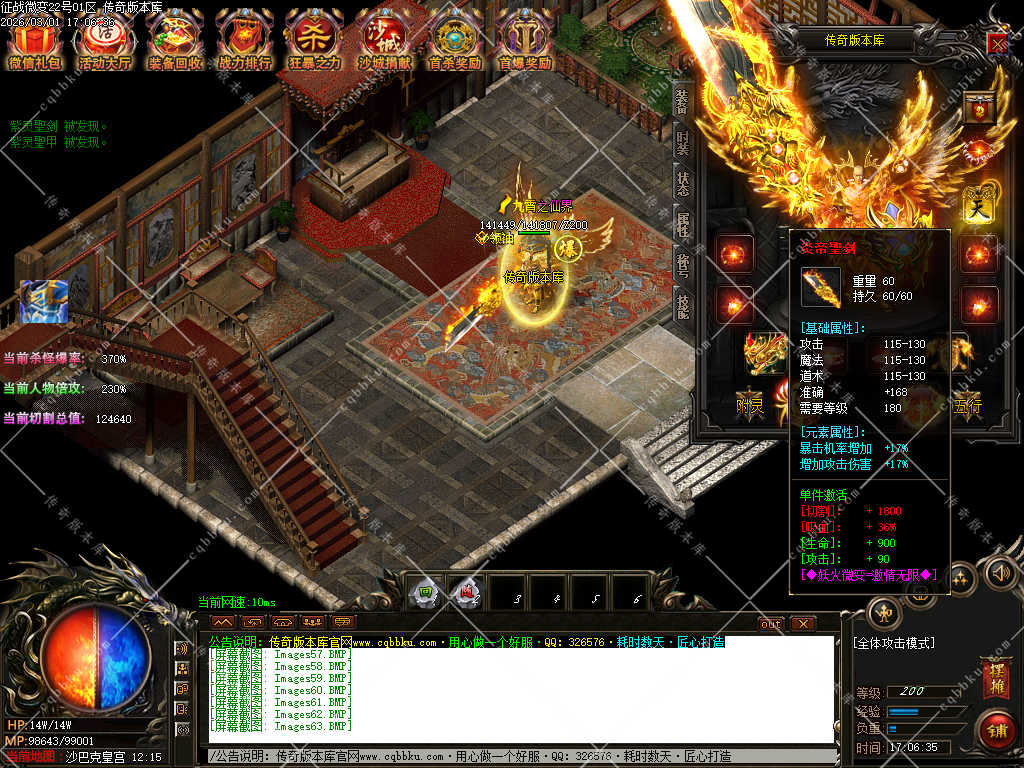This screenshot has width=1024, height=768.
Task: Switch to the 状态 status tab
Action: 682,184
